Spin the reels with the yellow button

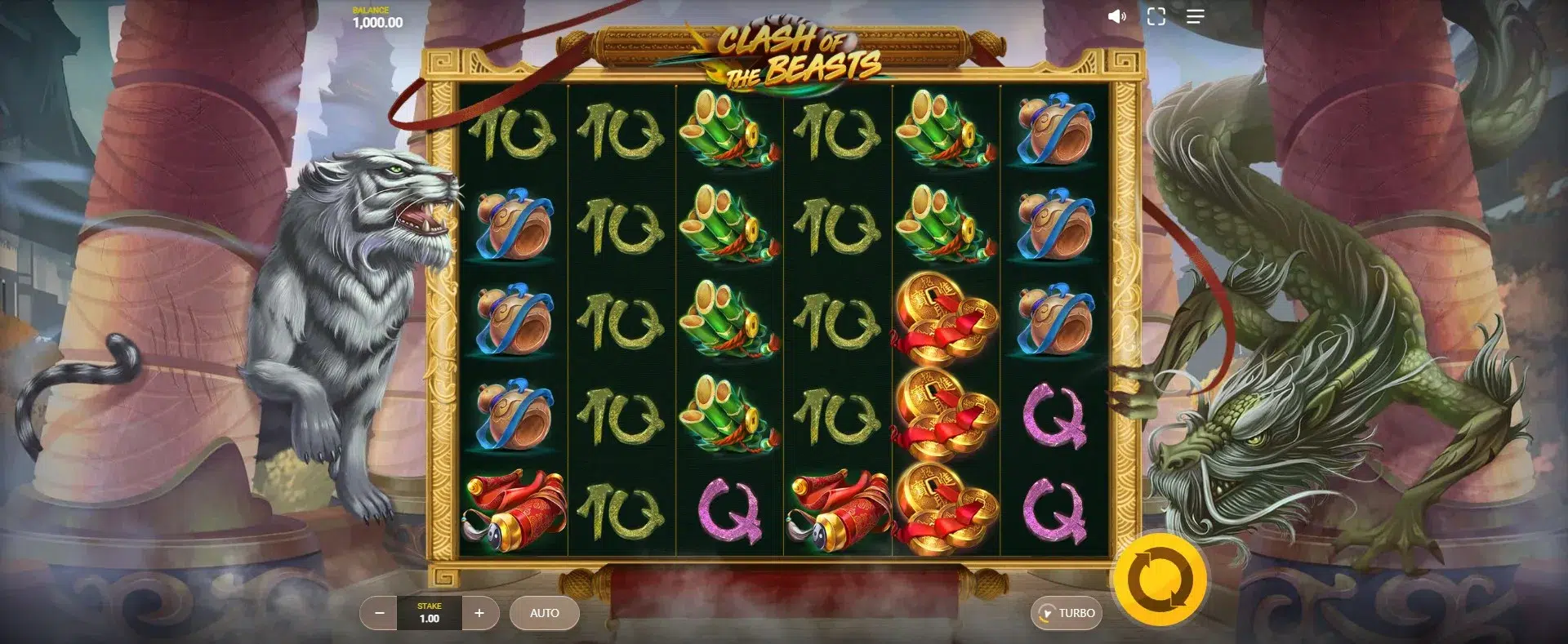pyautogui.click(x=1160, y=580)
